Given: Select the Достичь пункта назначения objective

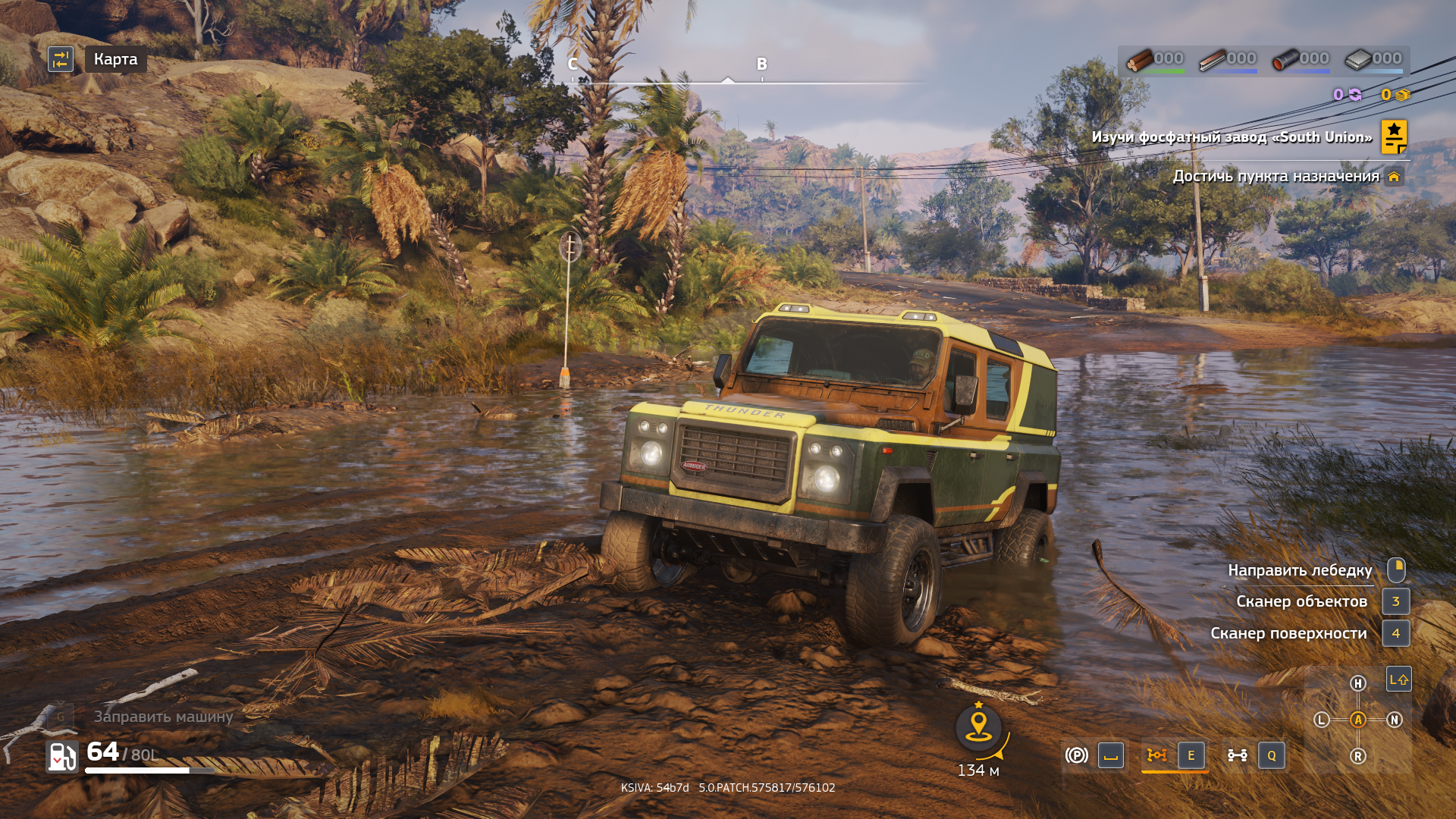Looking at the screenshot, I should point(1276,177).
